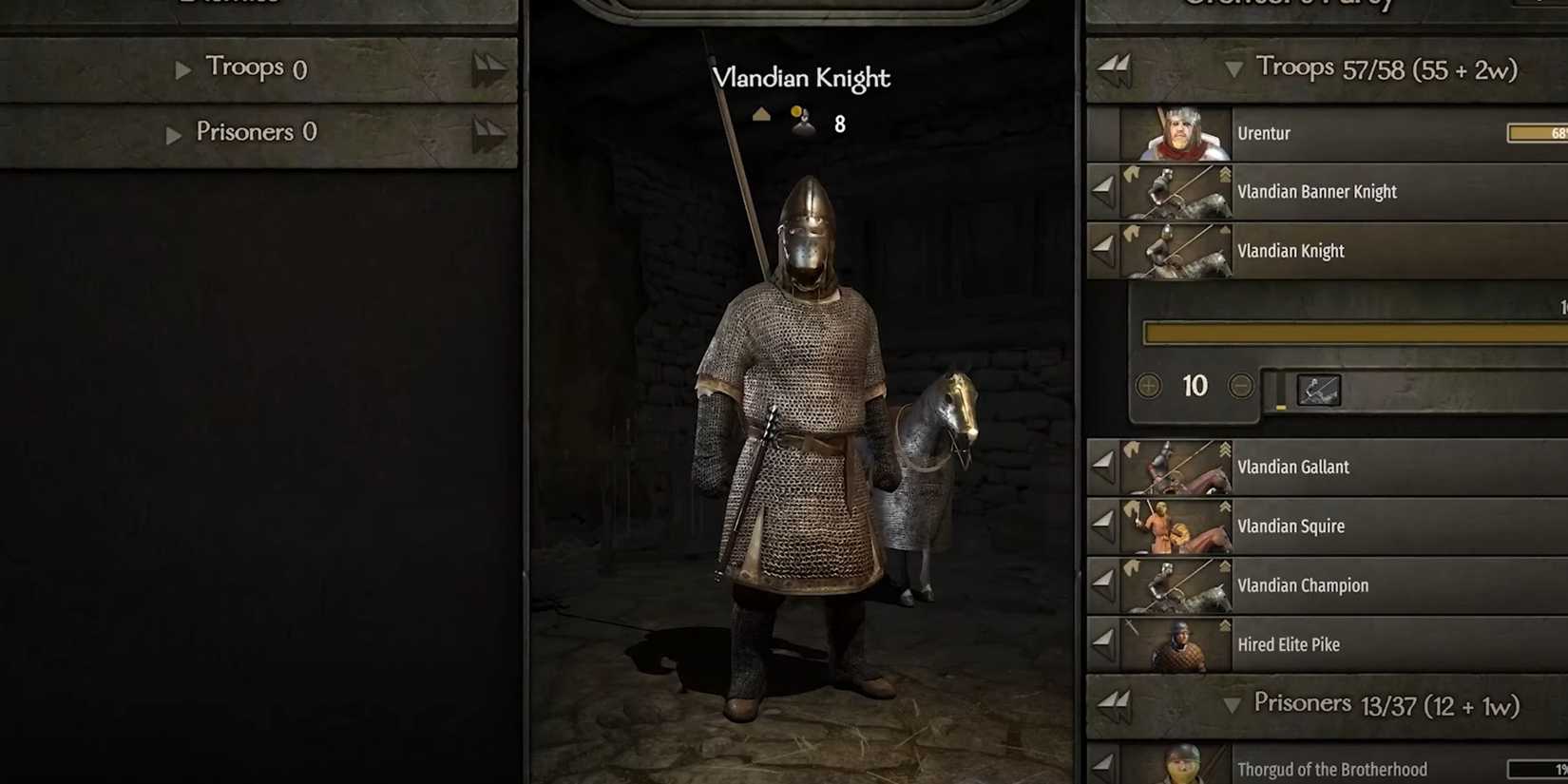Image resolution: width=1568 pixels, height=784 pixels.
Task: Click double-arrow beside left Troops 0
Action: point(489,68)
